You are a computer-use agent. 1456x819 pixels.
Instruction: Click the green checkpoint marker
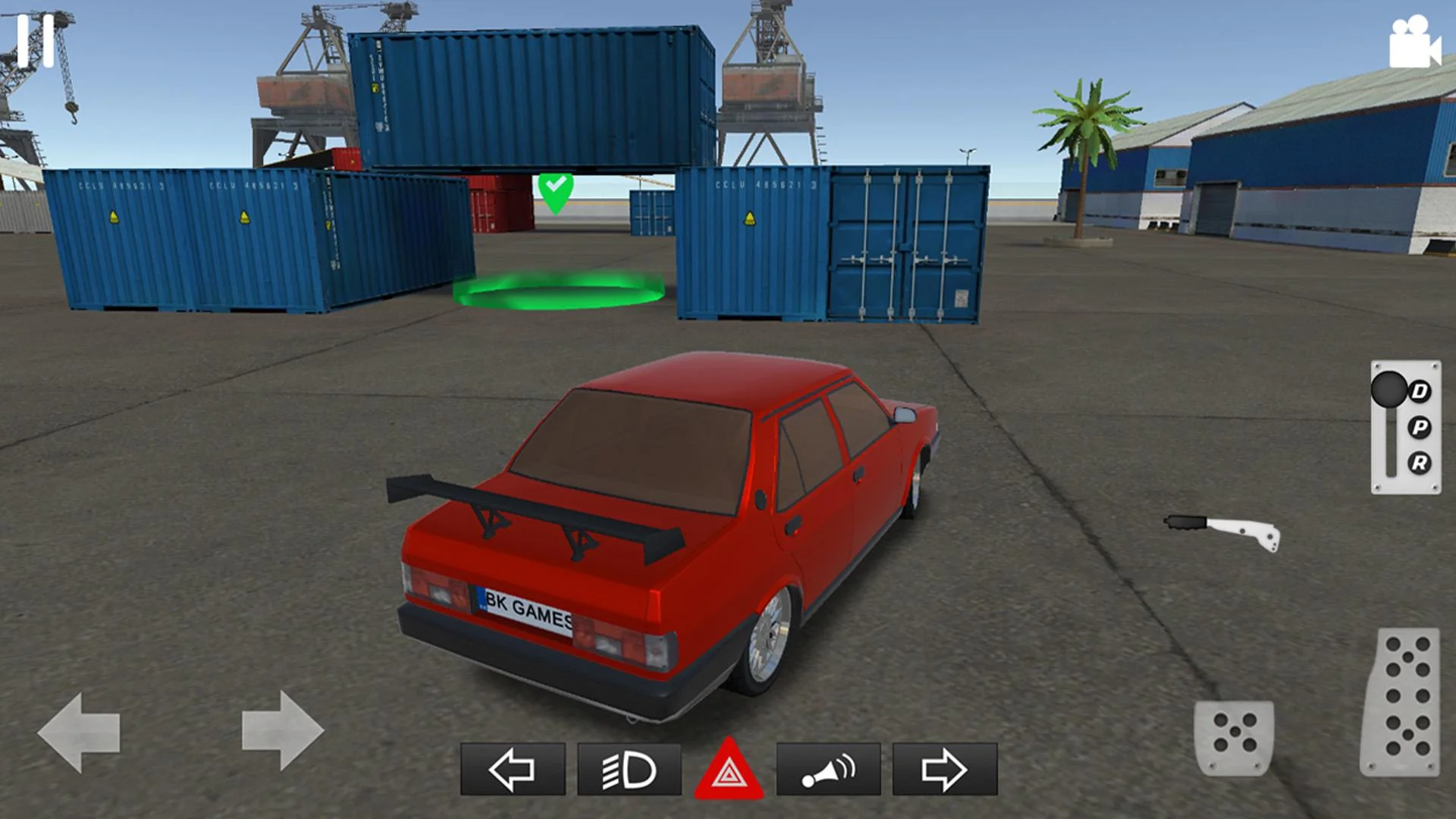coord(555,191)
